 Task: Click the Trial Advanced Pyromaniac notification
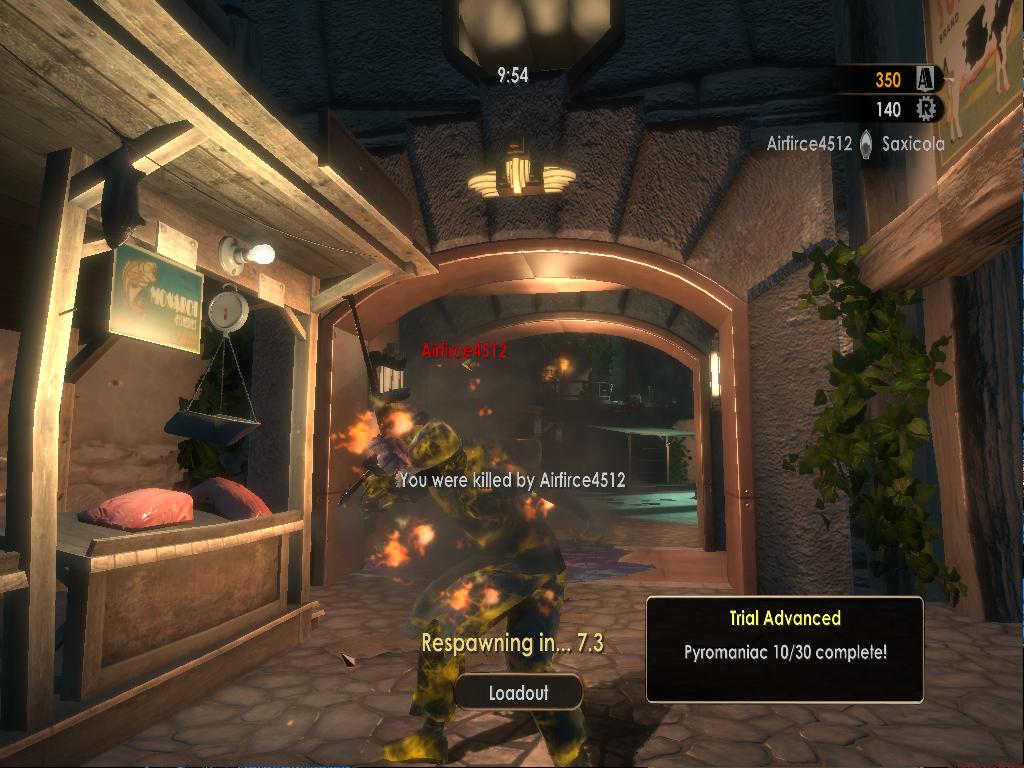(784, 649)
